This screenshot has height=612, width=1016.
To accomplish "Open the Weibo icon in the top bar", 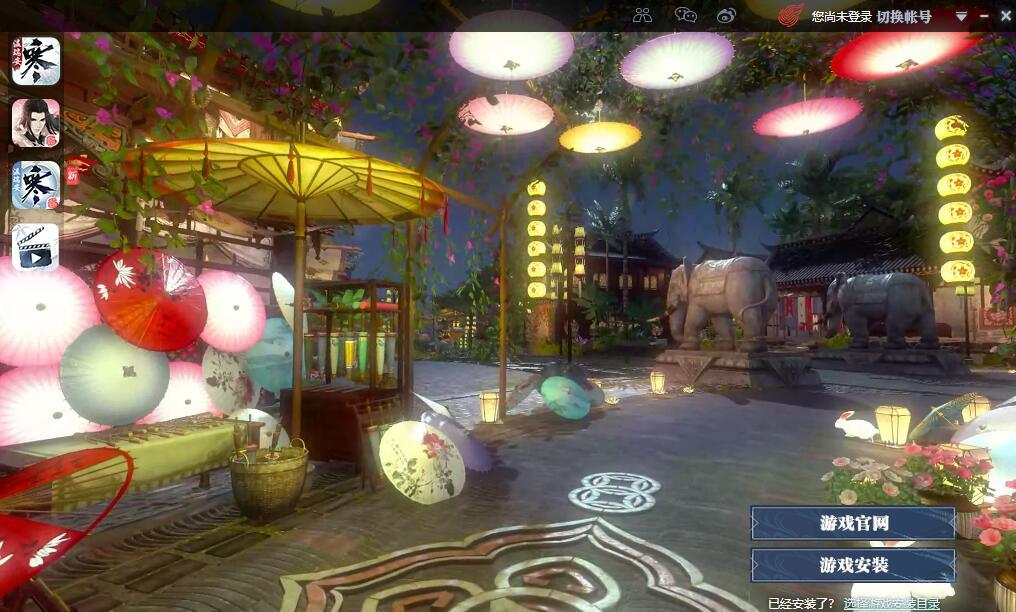I will (x=726, y=15).
